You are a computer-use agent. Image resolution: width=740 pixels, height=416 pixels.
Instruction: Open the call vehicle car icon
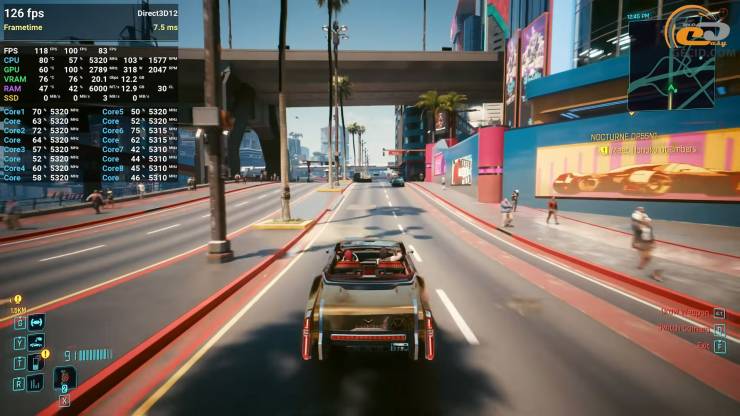(36, 342)
